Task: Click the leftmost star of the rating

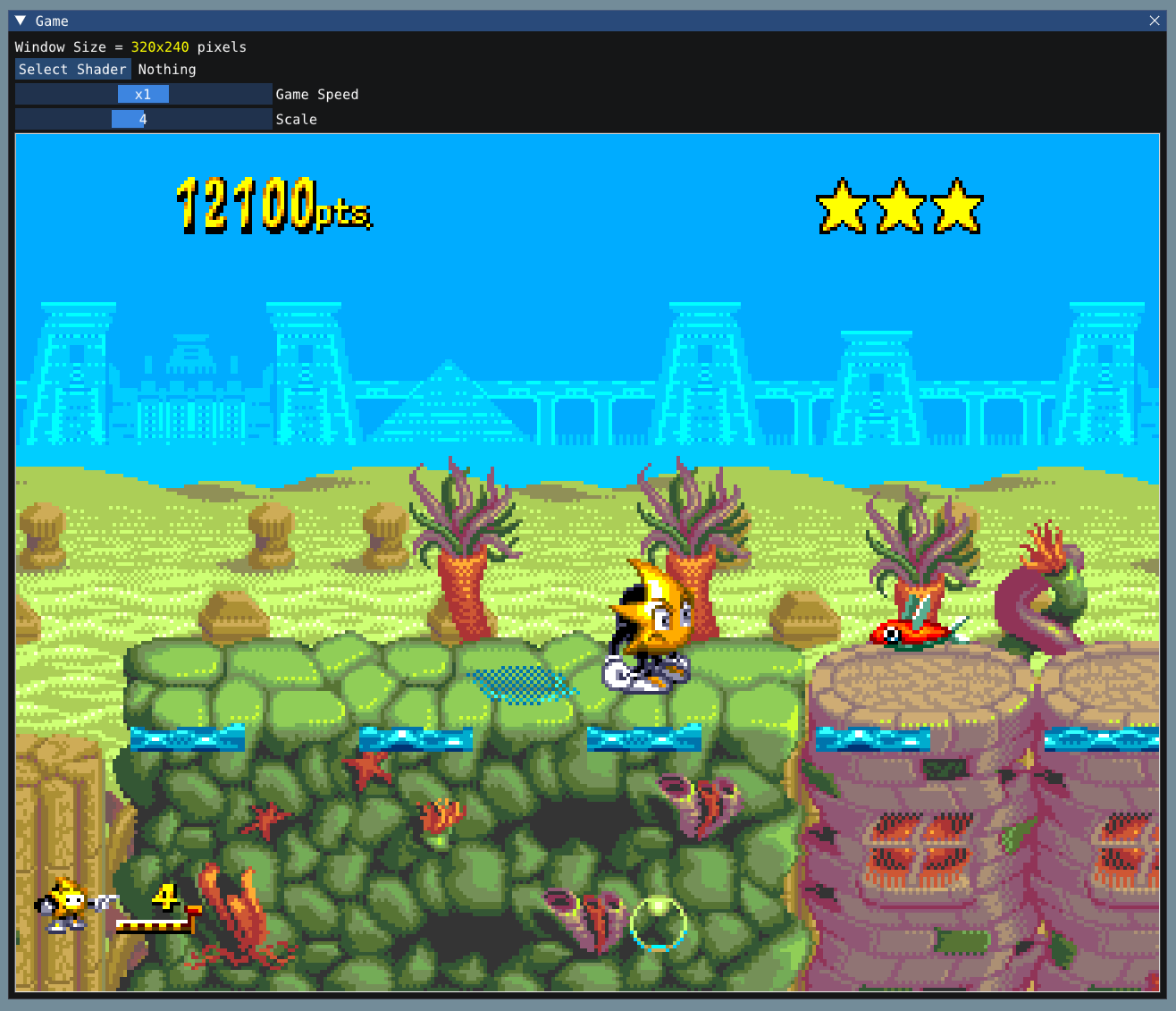Action: click(842, 207)
